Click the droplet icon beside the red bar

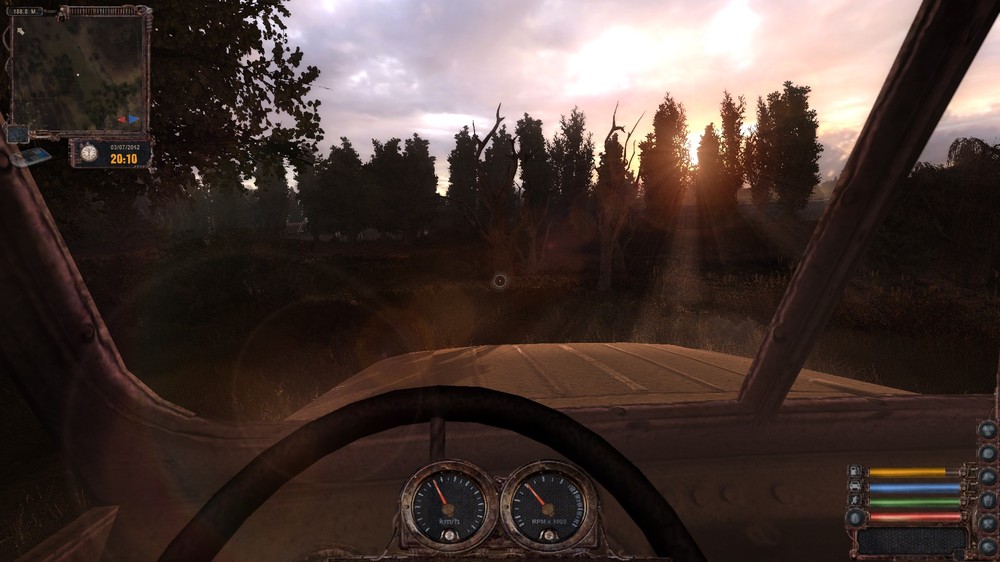tap(855, 517)
